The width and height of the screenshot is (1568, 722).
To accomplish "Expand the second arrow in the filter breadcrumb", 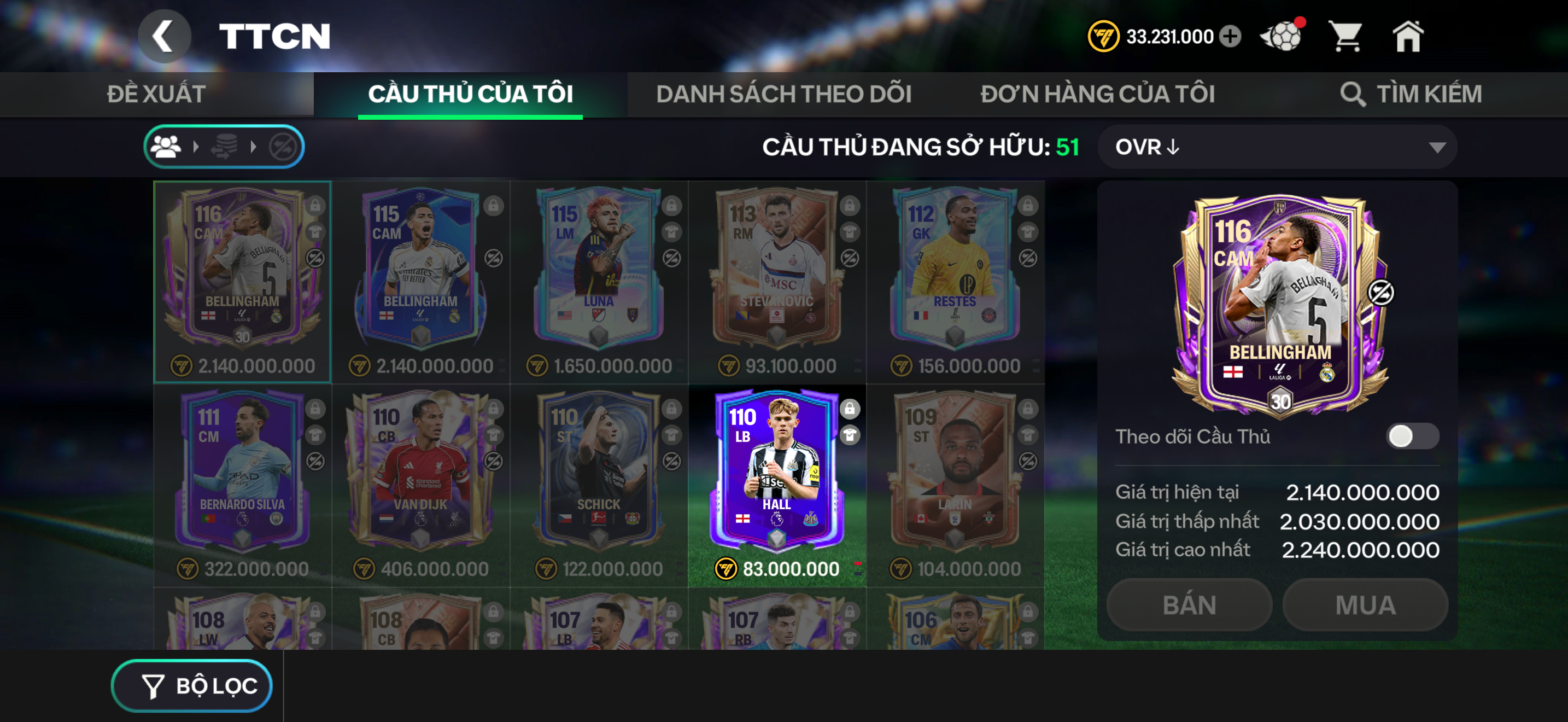I will (252, 146).
